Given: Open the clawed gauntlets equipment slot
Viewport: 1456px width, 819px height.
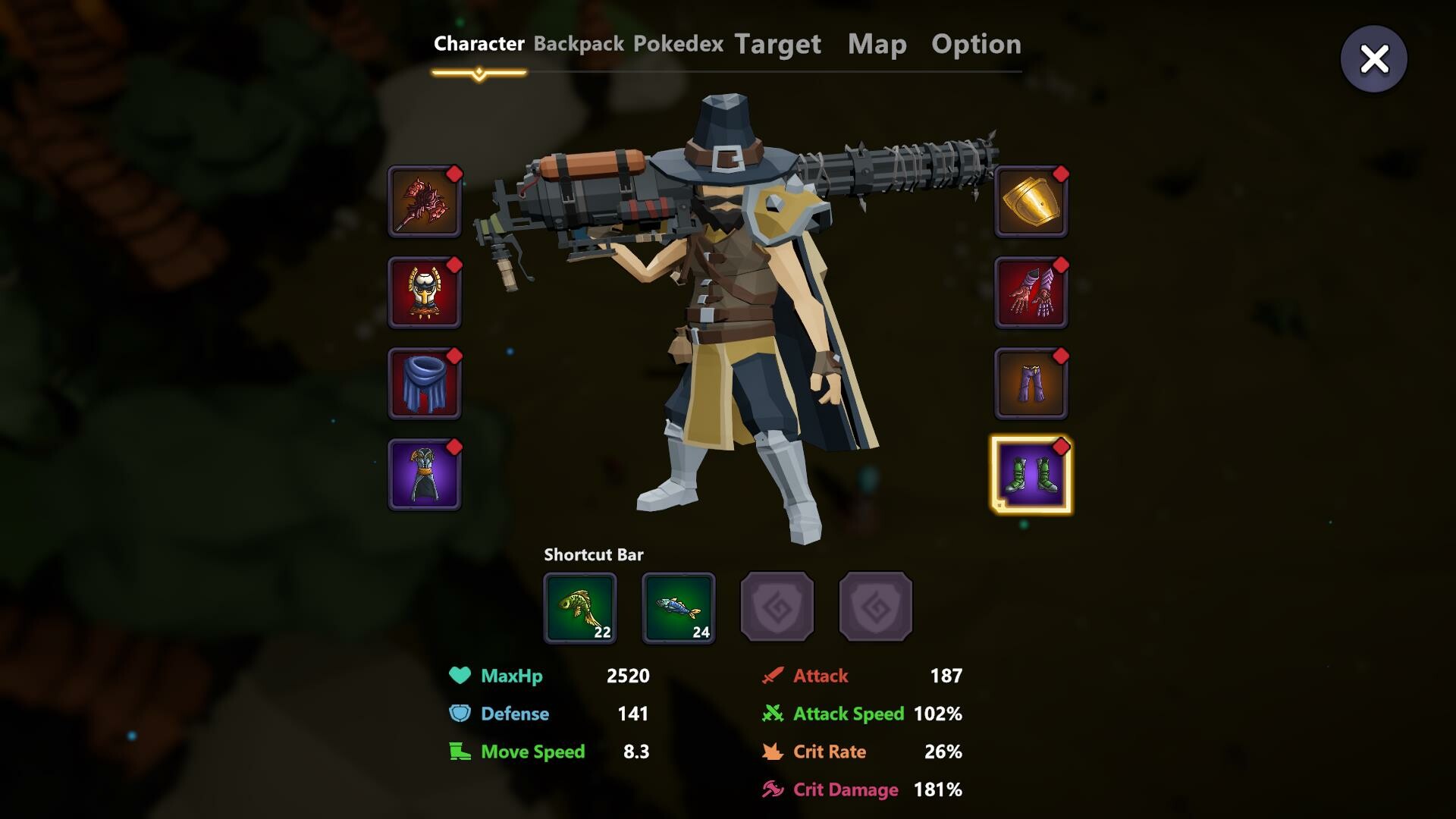Looking at the screenshot, I should (1031, 293).
